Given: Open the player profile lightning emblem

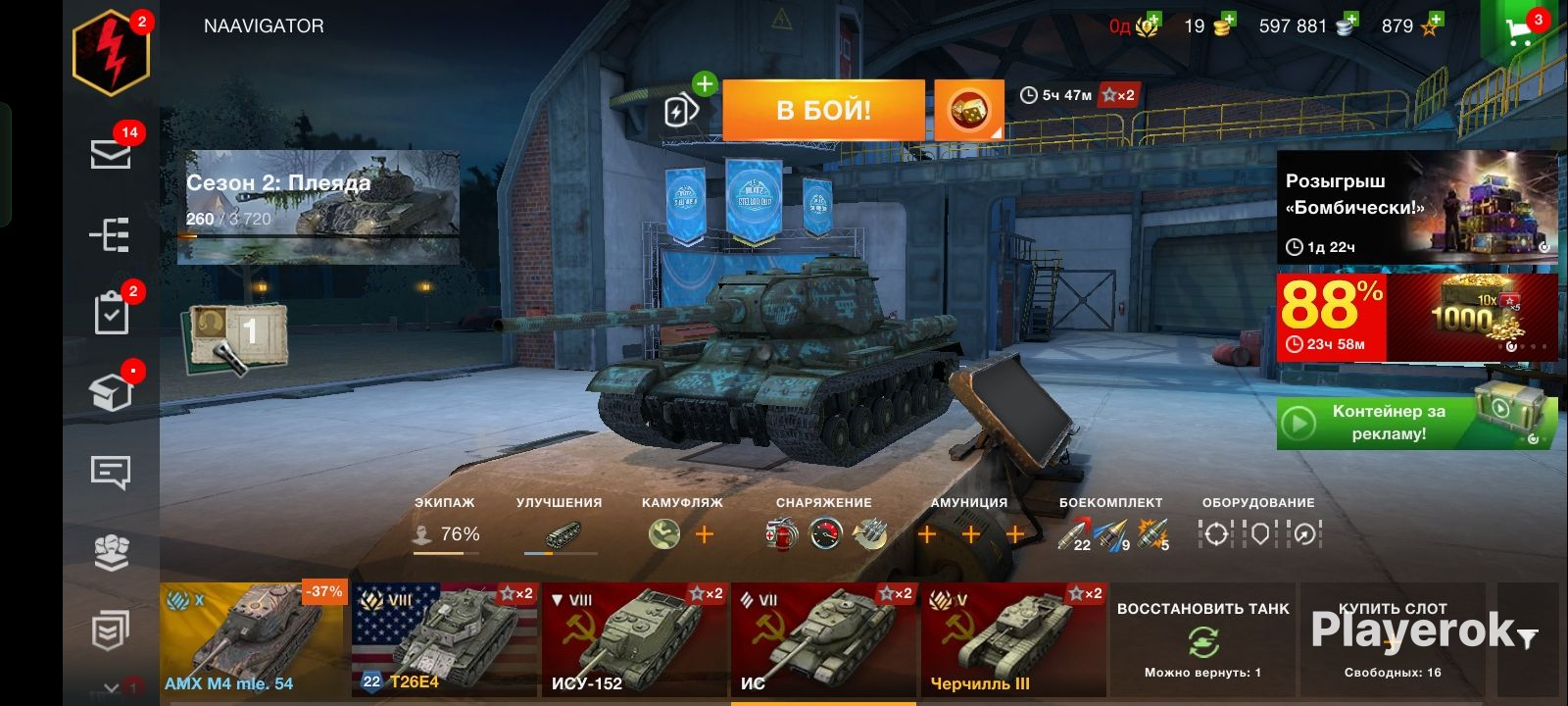Looking at the screenshot, I should point(111,53).
